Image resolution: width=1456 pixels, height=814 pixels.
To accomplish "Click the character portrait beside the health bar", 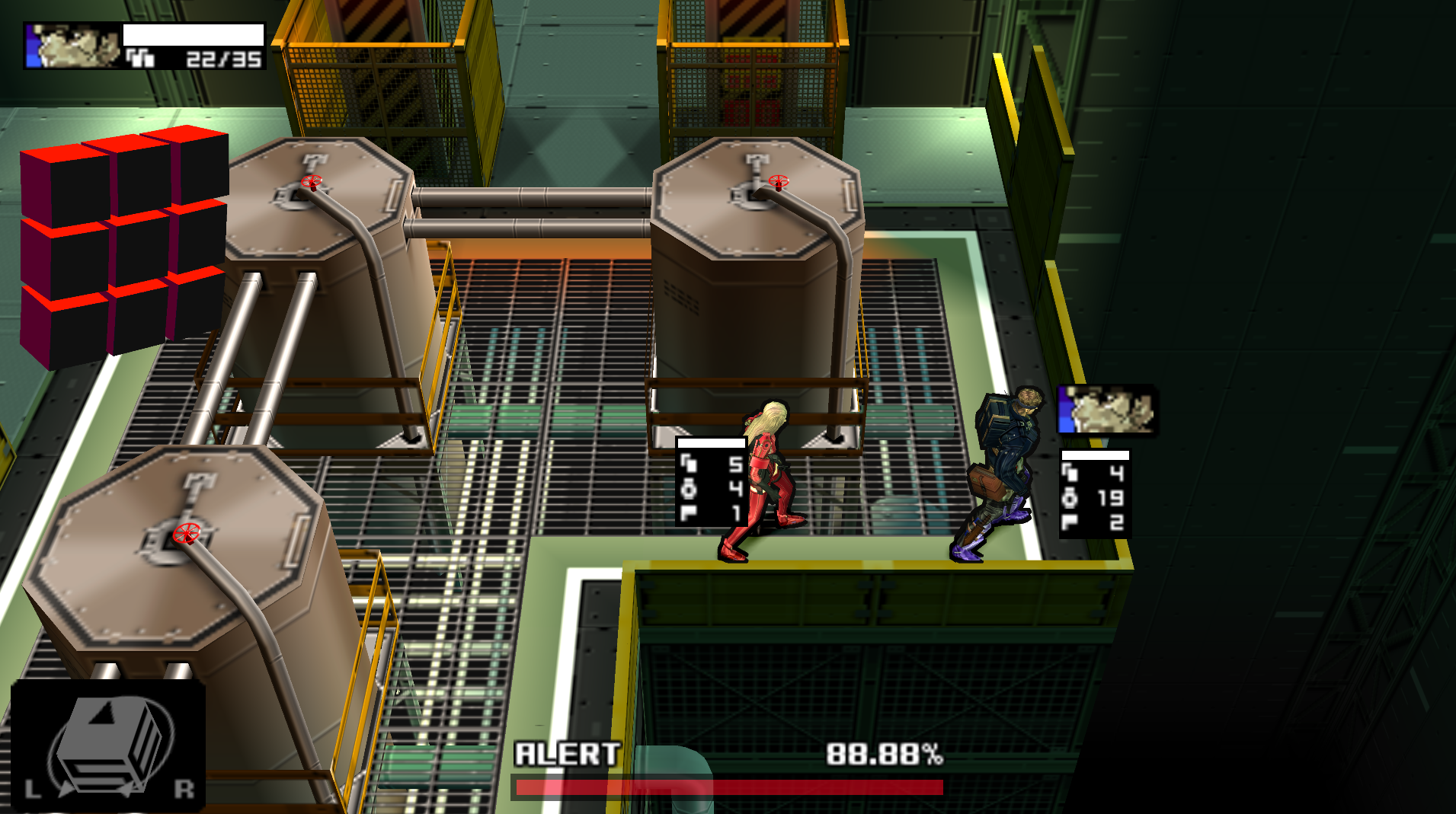I will 72,46.
